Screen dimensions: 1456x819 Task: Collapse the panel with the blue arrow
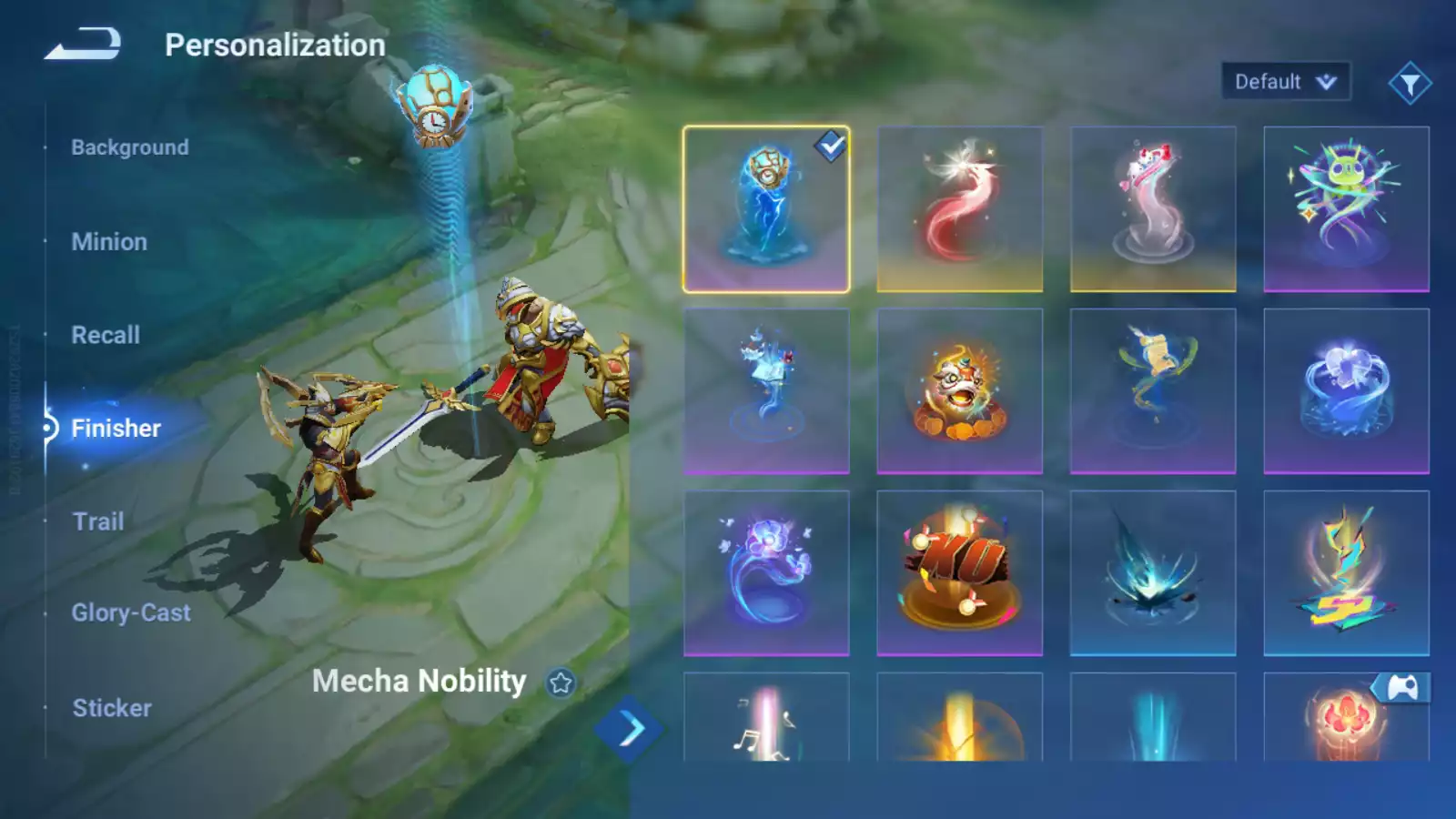(x=630, y=729)
